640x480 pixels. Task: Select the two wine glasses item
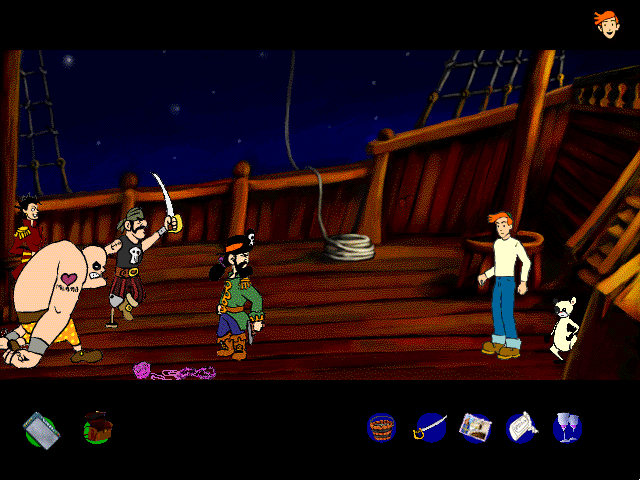pos(567,428)
